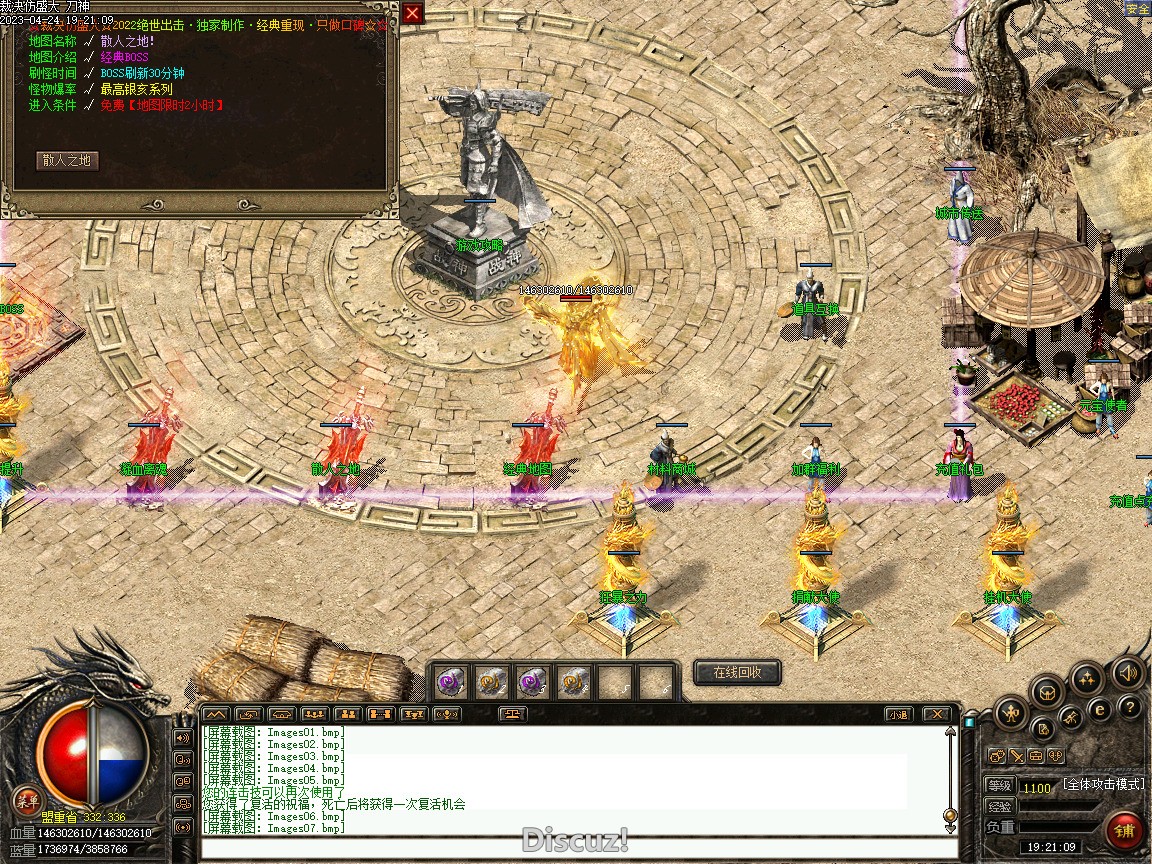Toggle the speaker sound icon
Screen dimensions: 1152x864
[x=1128, y=672]
